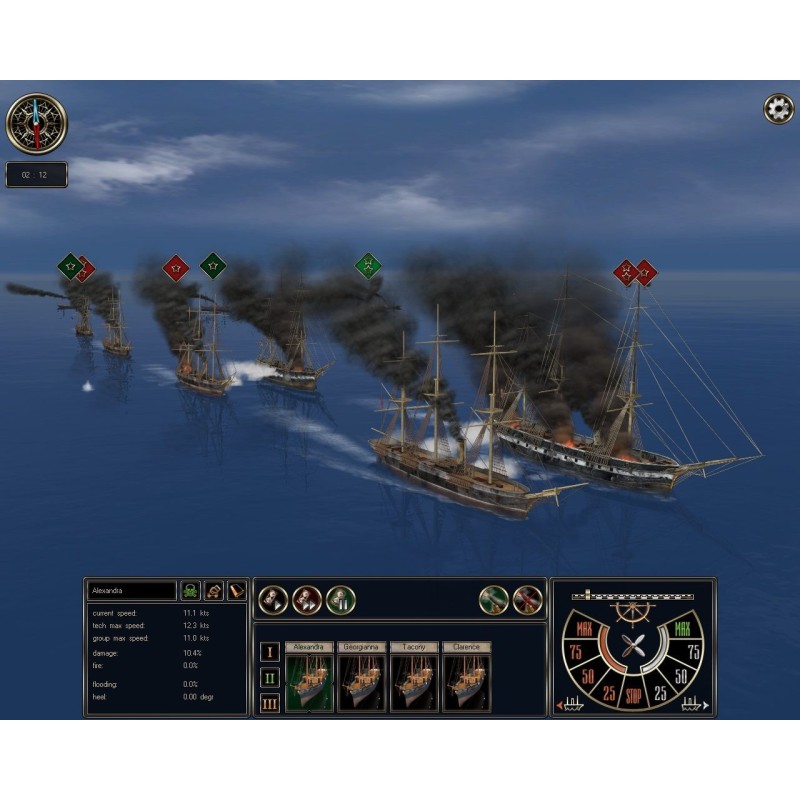800x800 pixels.
Task: Open the gear settings menu
Action: point(778,109)
